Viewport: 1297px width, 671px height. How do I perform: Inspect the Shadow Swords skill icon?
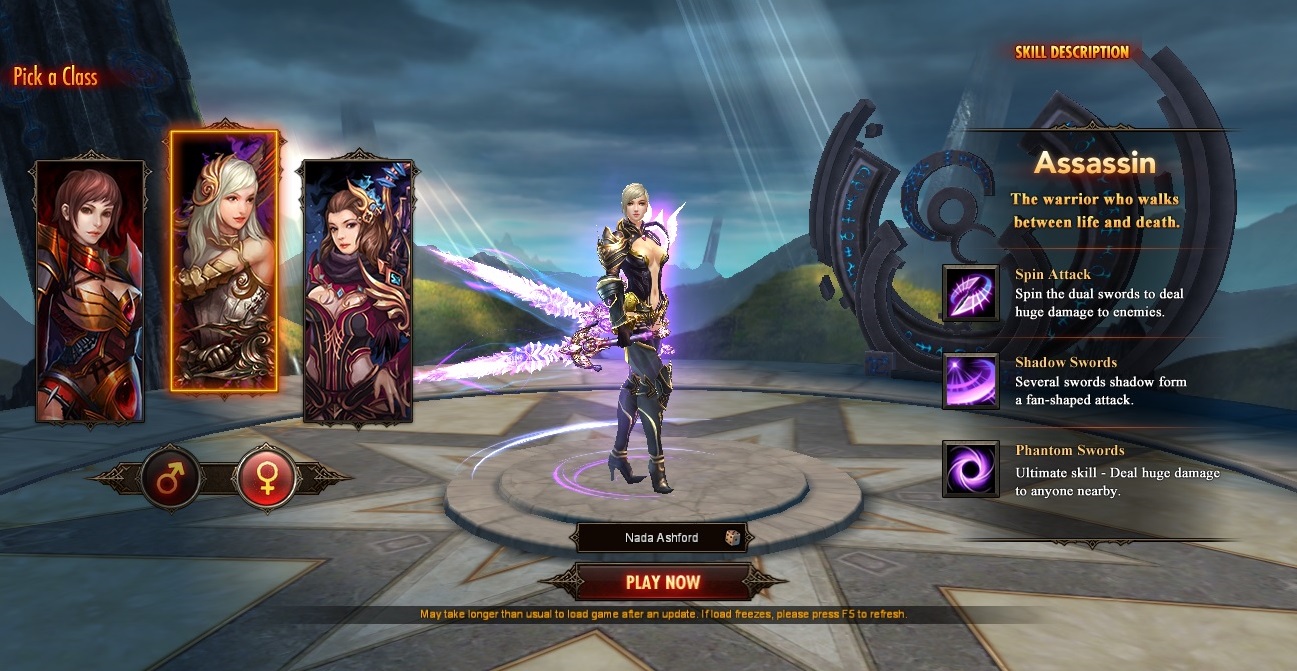coord(970,381)
